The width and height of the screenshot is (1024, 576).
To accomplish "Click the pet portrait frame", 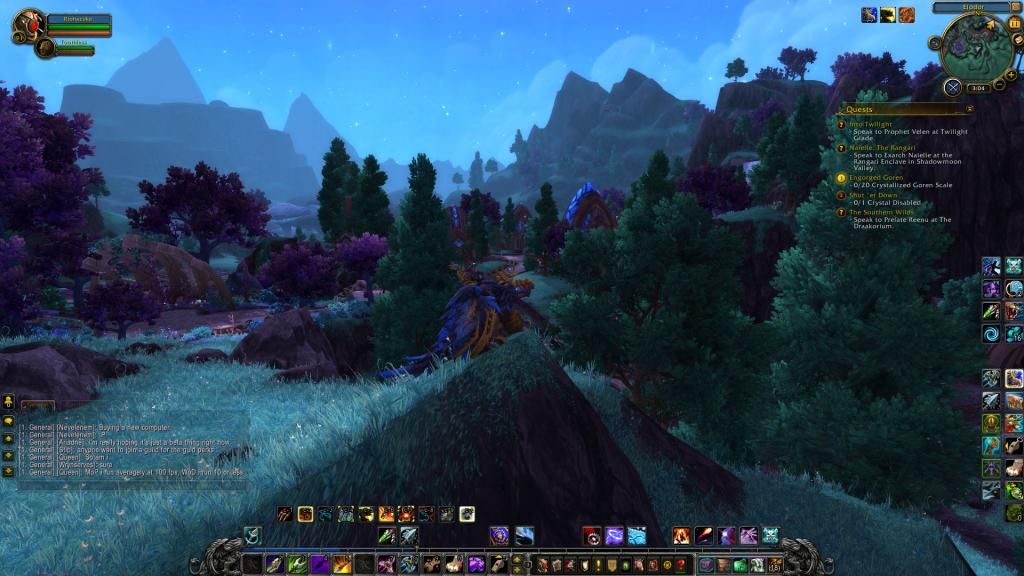I will (x=46, y=47).
